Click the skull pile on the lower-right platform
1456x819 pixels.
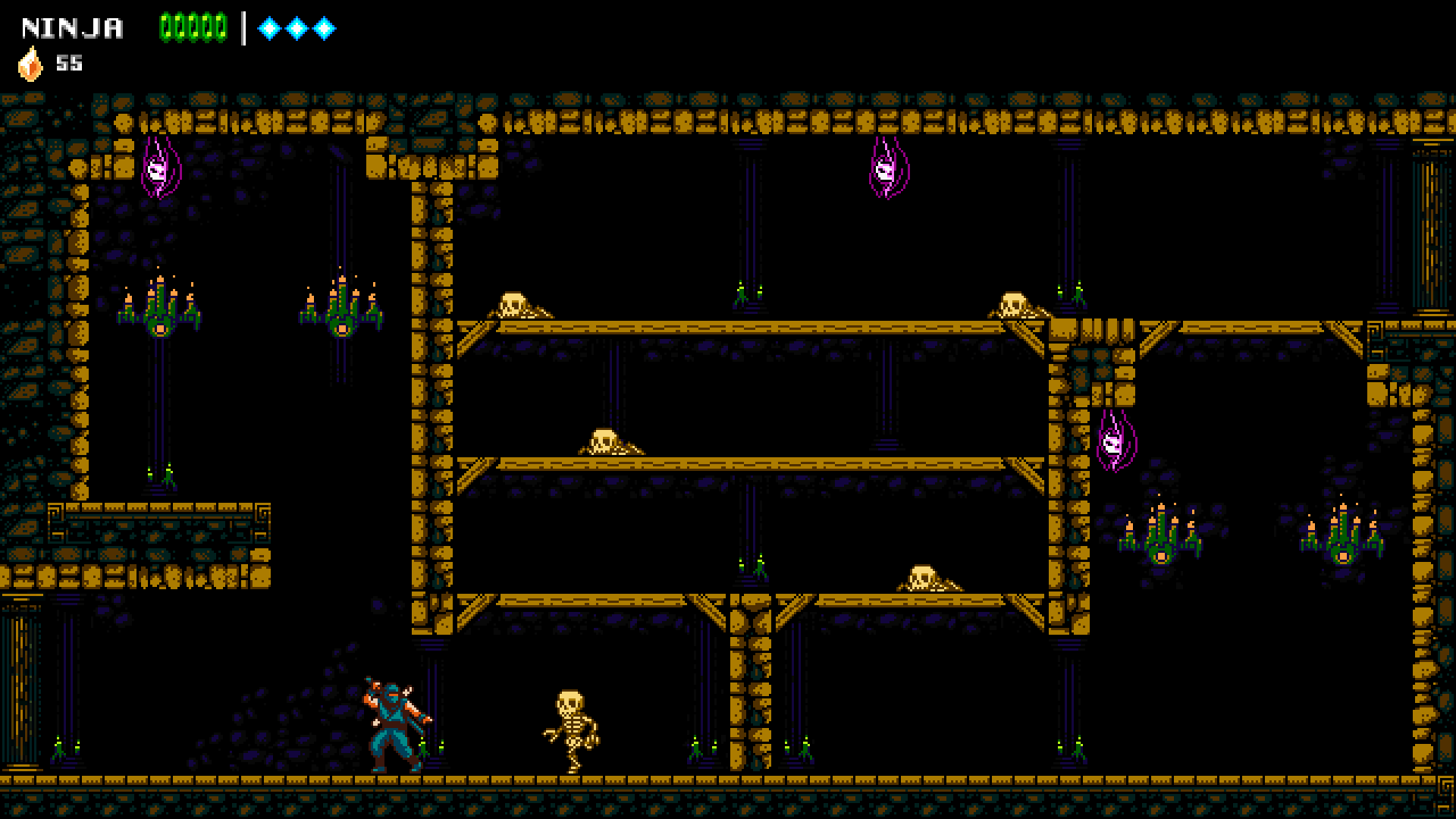[924, 576]
